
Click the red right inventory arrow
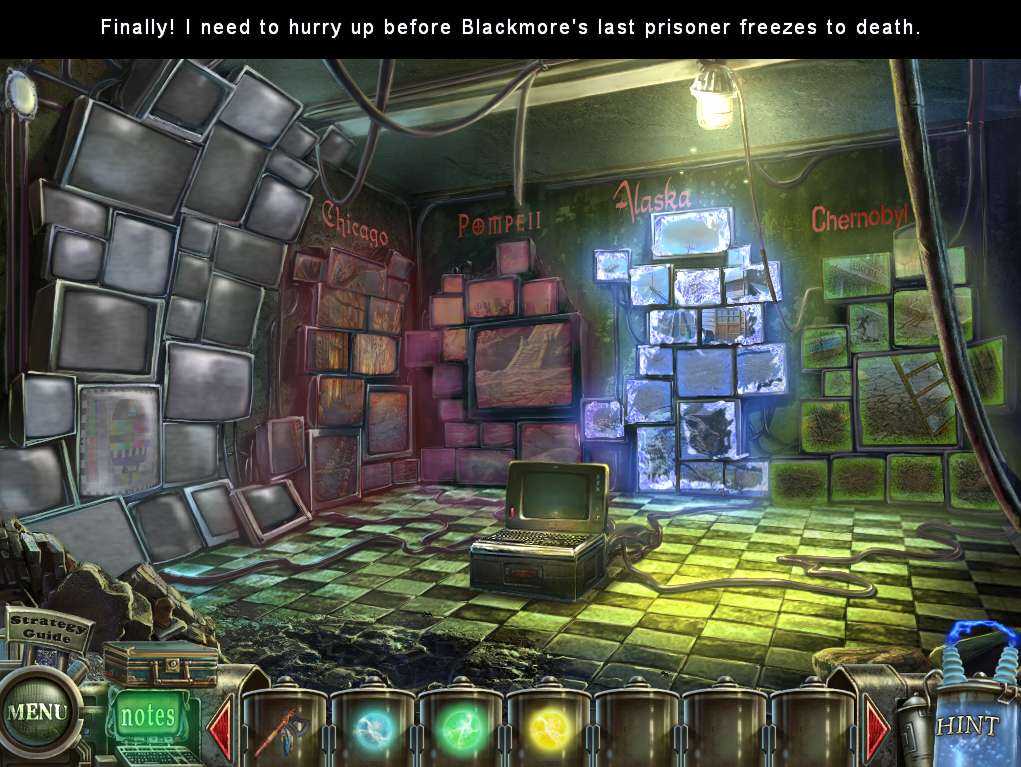(x=877, y=730)
